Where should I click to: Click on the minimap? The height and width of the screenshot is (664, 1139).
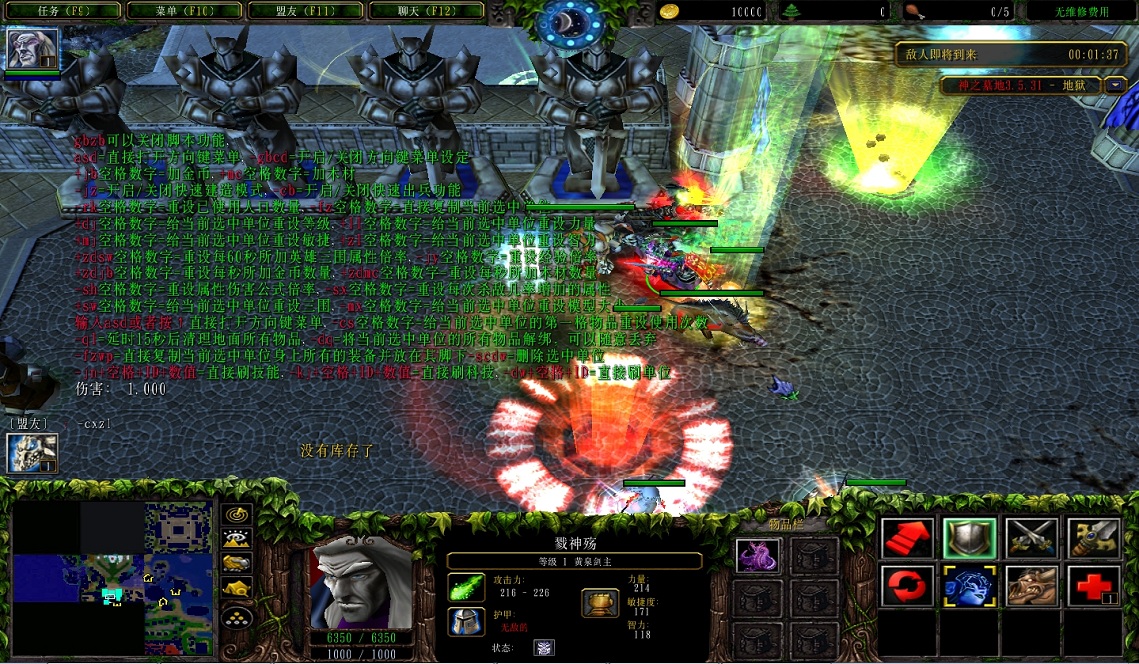point(110,578)
